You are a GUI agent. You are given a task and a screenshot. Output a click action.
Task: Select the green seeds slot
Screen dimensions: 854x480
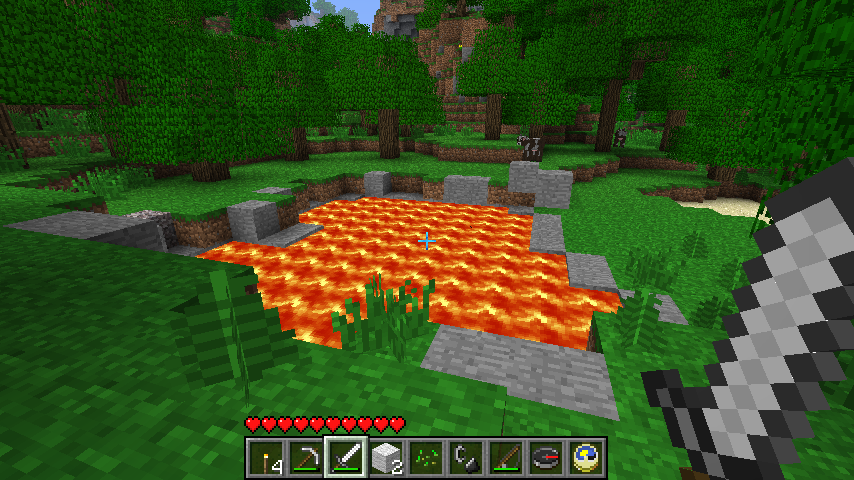coord(425,457)
